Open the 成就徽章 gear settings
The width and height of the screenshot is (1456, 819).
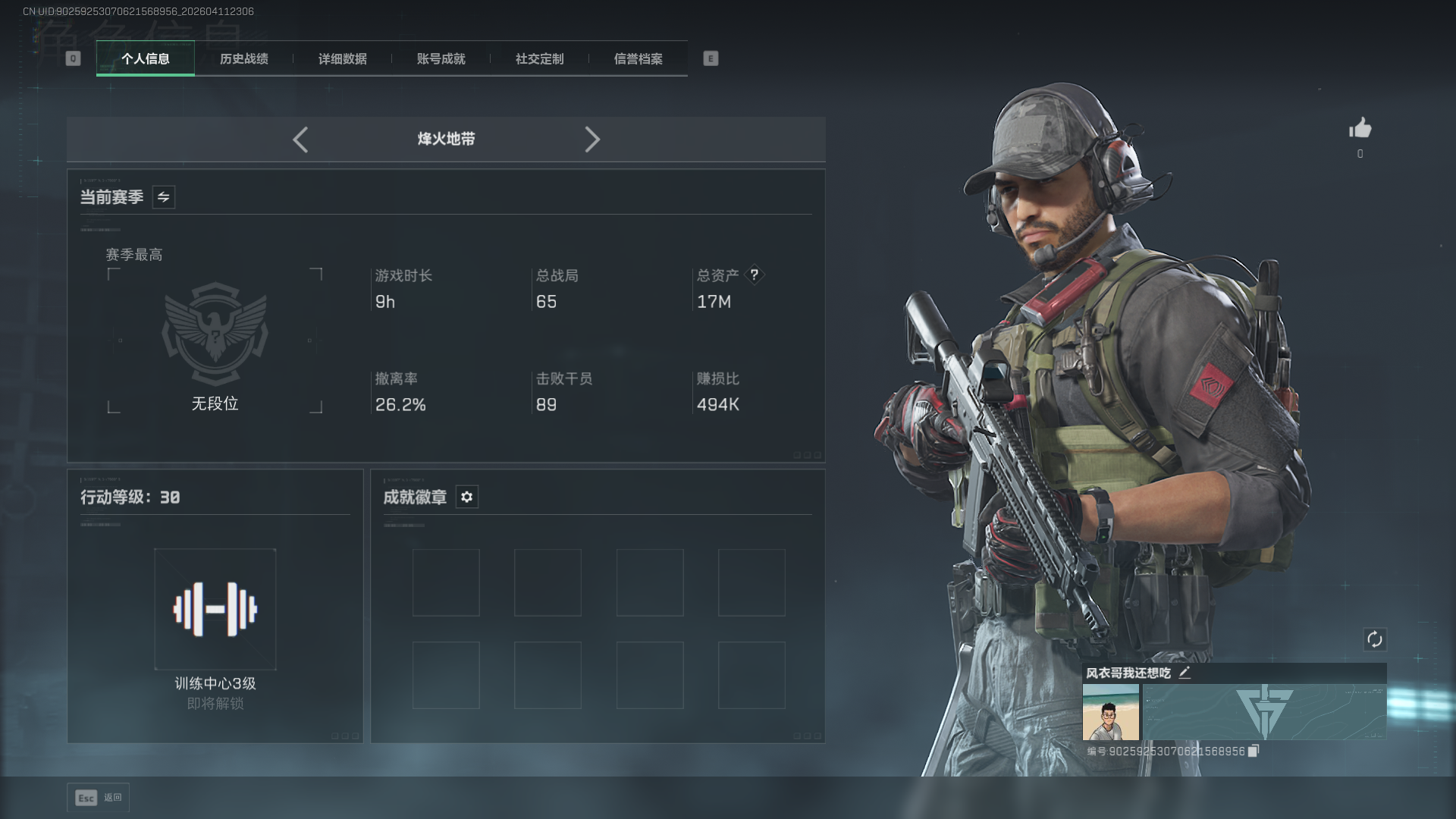(x=467, y=497)
